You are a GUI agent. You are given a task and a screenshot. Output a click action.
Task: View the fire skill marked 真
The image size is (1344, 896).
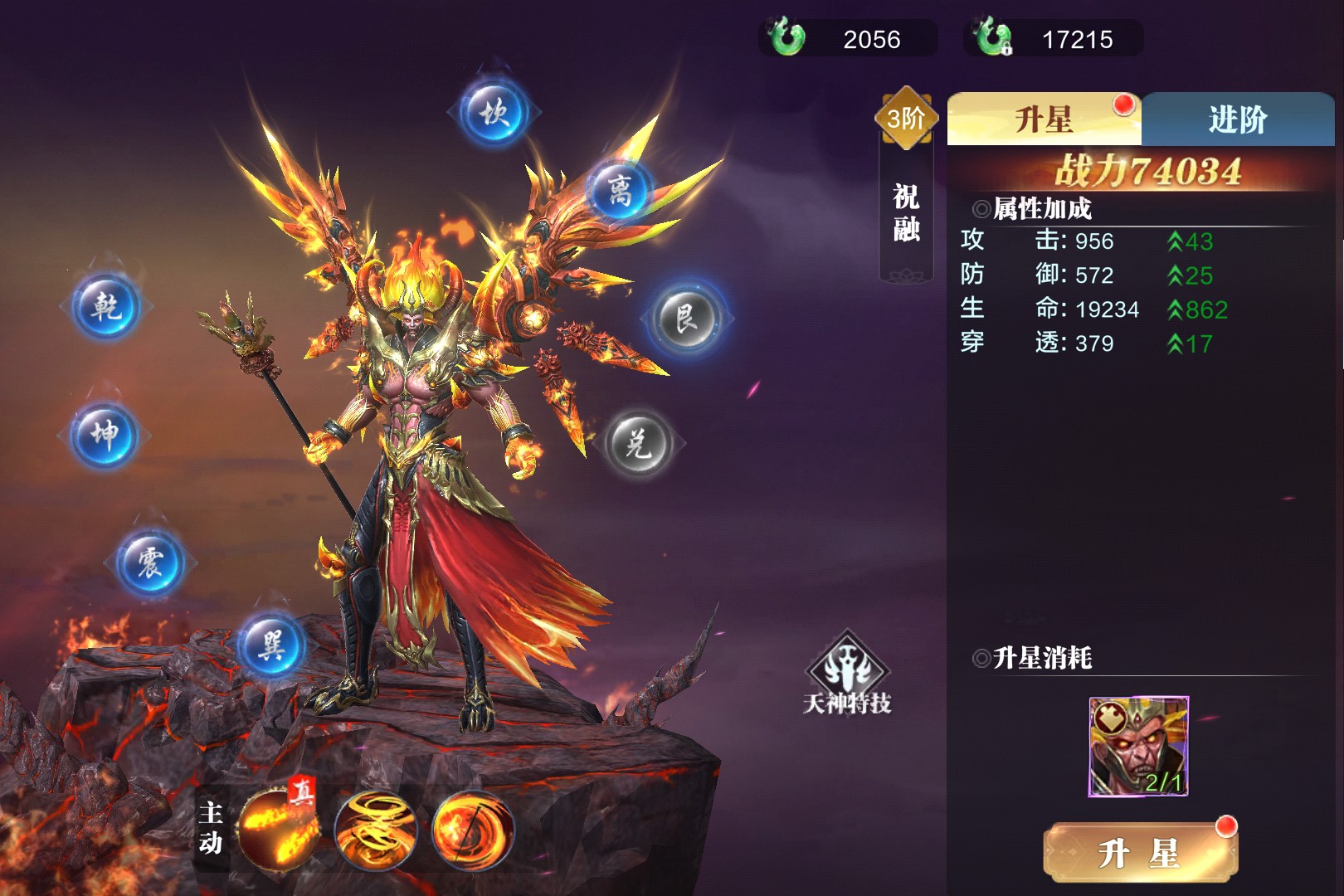(278, 829)
